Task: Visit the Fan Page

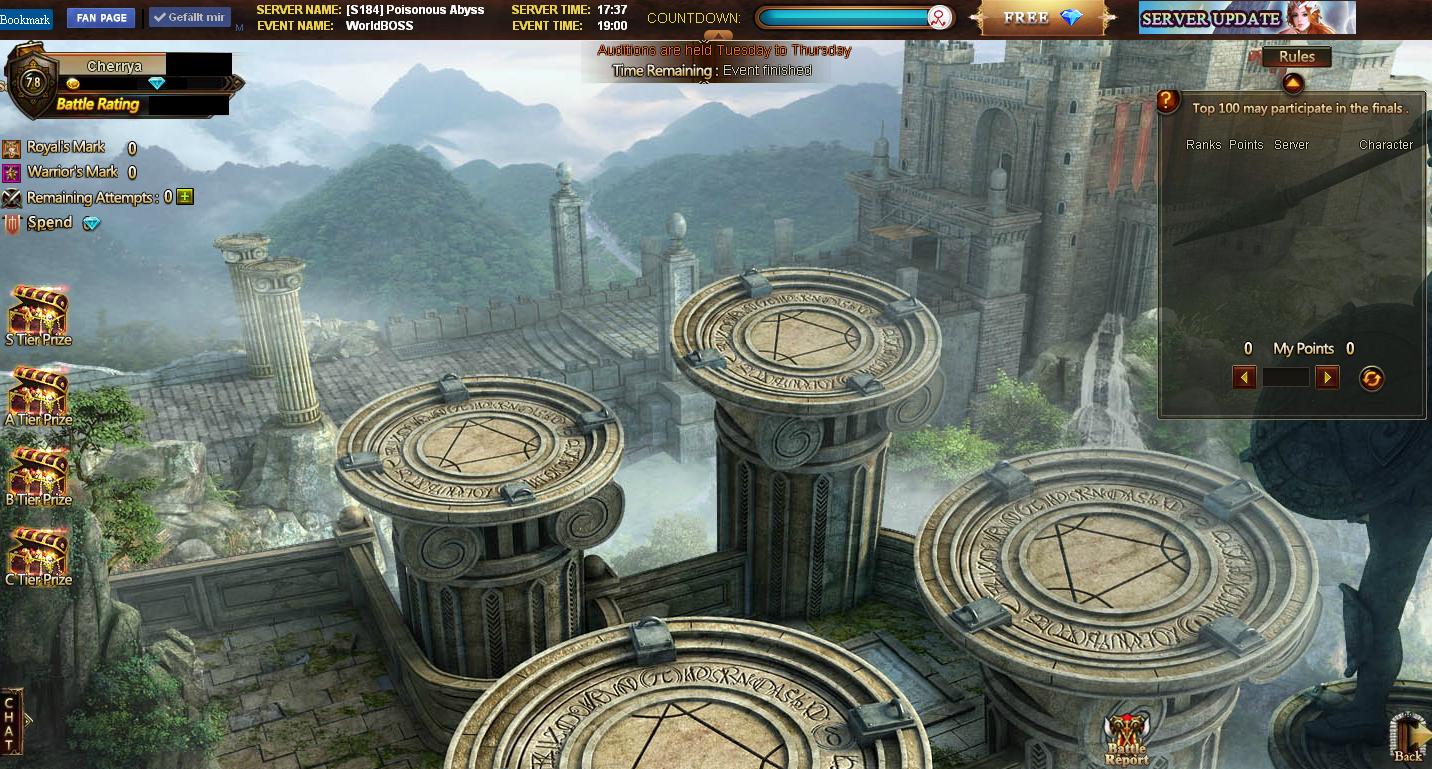Action: tap(101, 18)
